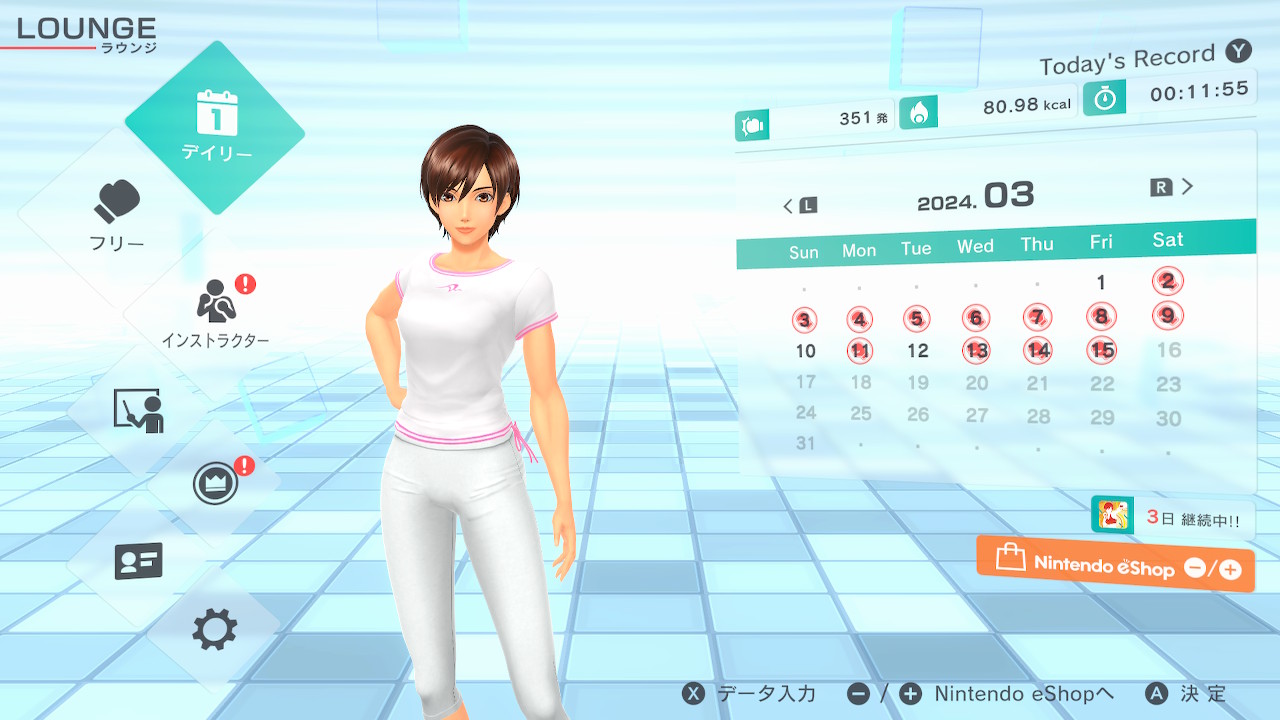Open the インストラクター instructor menu
The height and width of the screenshot is (720, 1280).
[215, 310]
